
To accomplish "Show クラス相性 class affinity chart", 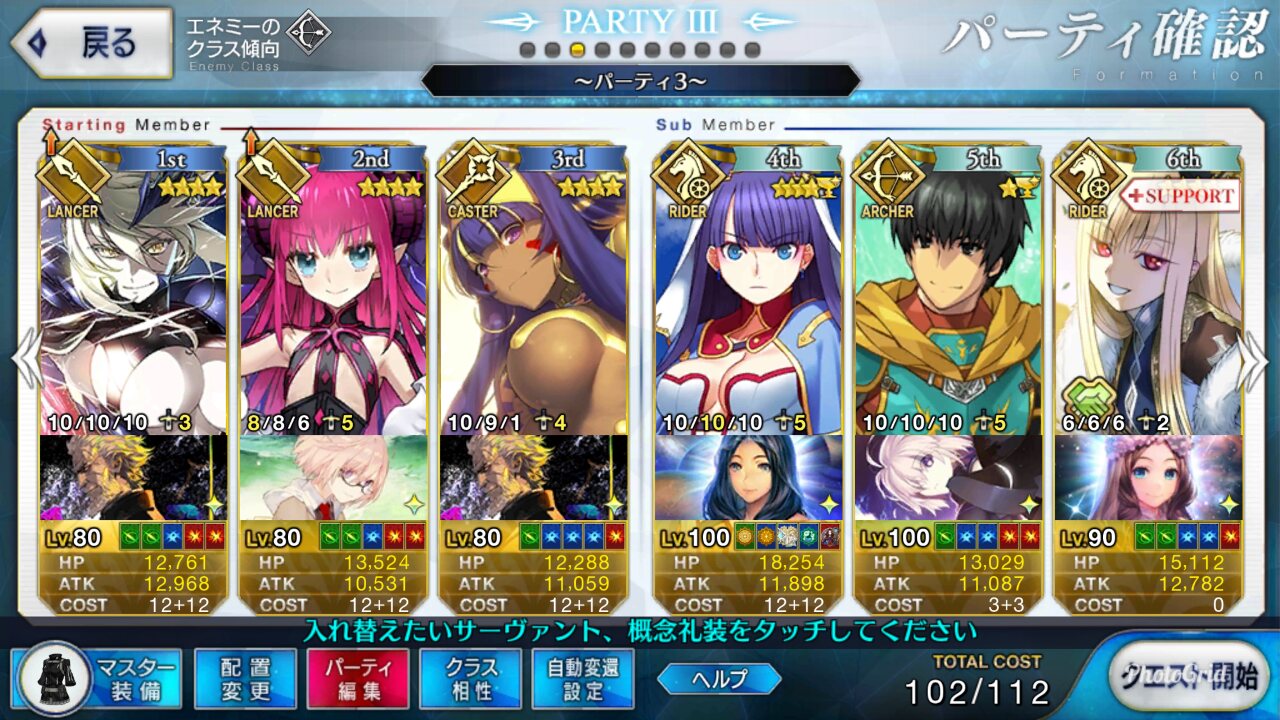I will coord(471,678).
